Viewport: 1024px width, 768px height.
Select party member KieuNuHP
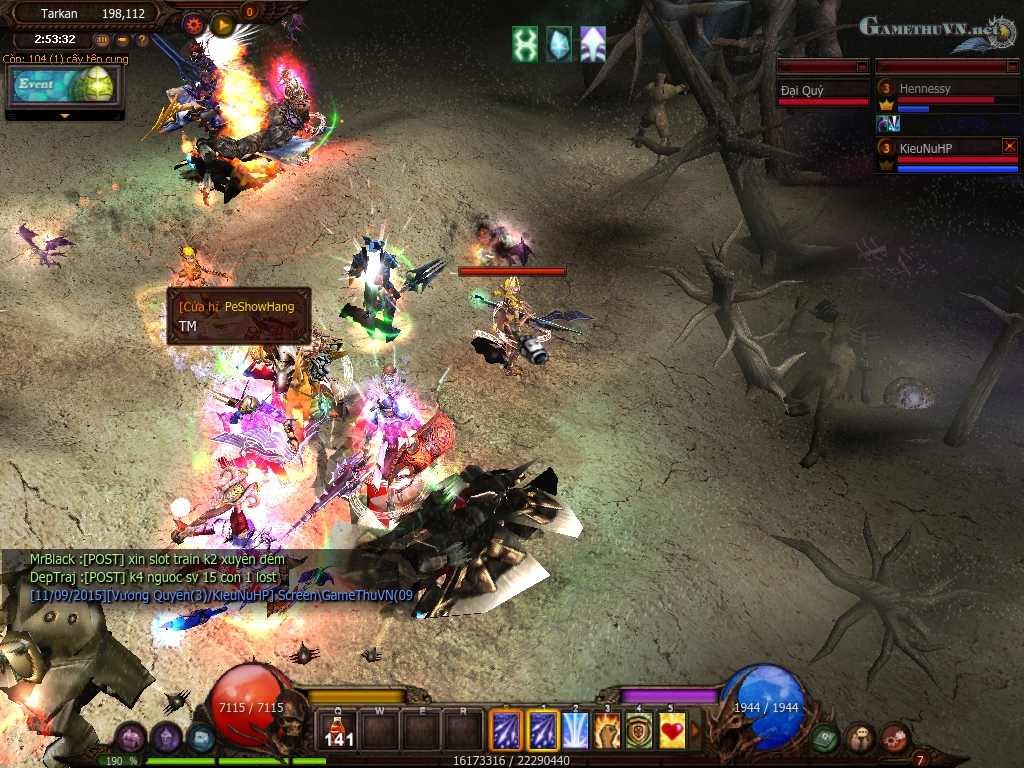[925, 146]
